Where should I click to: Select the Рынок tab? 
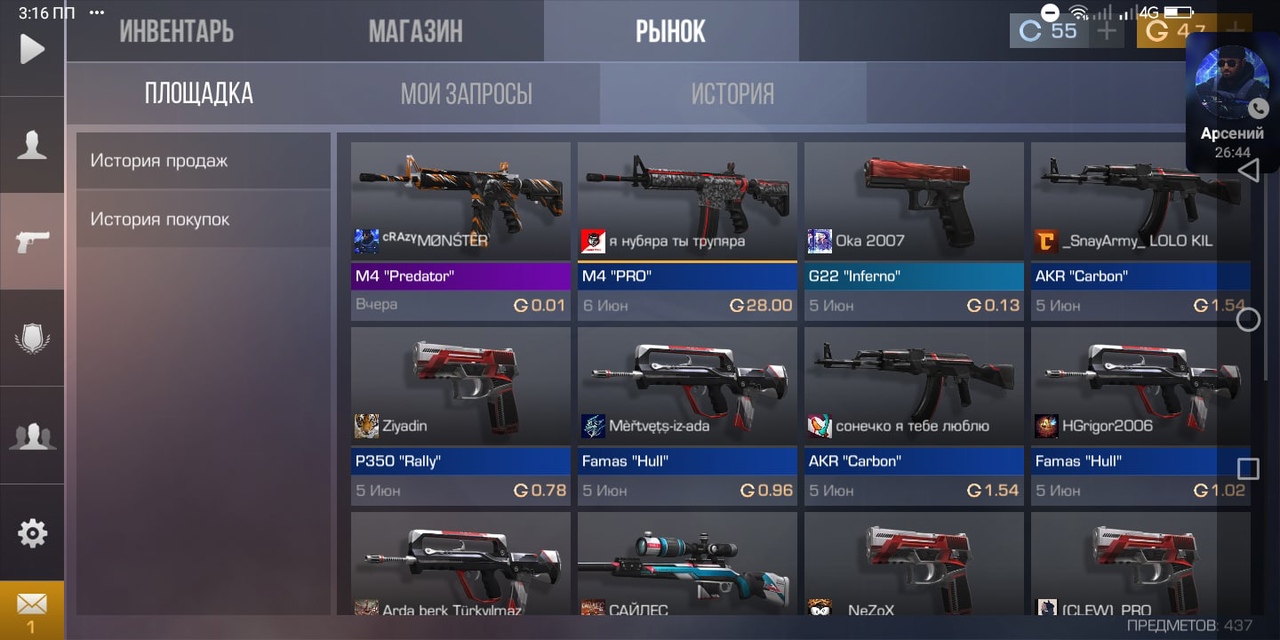(x=671, y=31)
